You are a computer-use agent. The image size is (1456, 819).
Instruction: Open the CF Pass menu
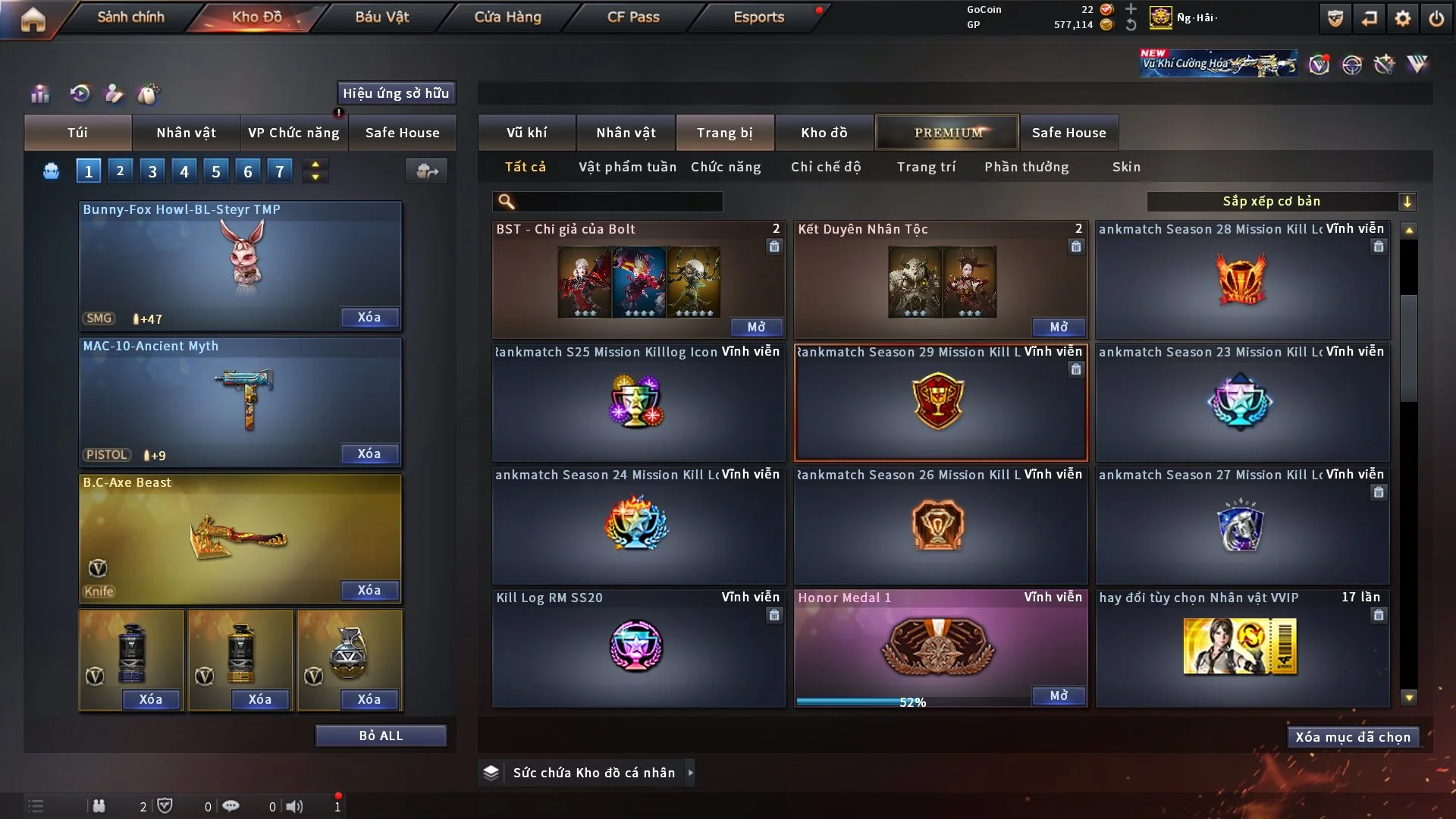[633, 17]
